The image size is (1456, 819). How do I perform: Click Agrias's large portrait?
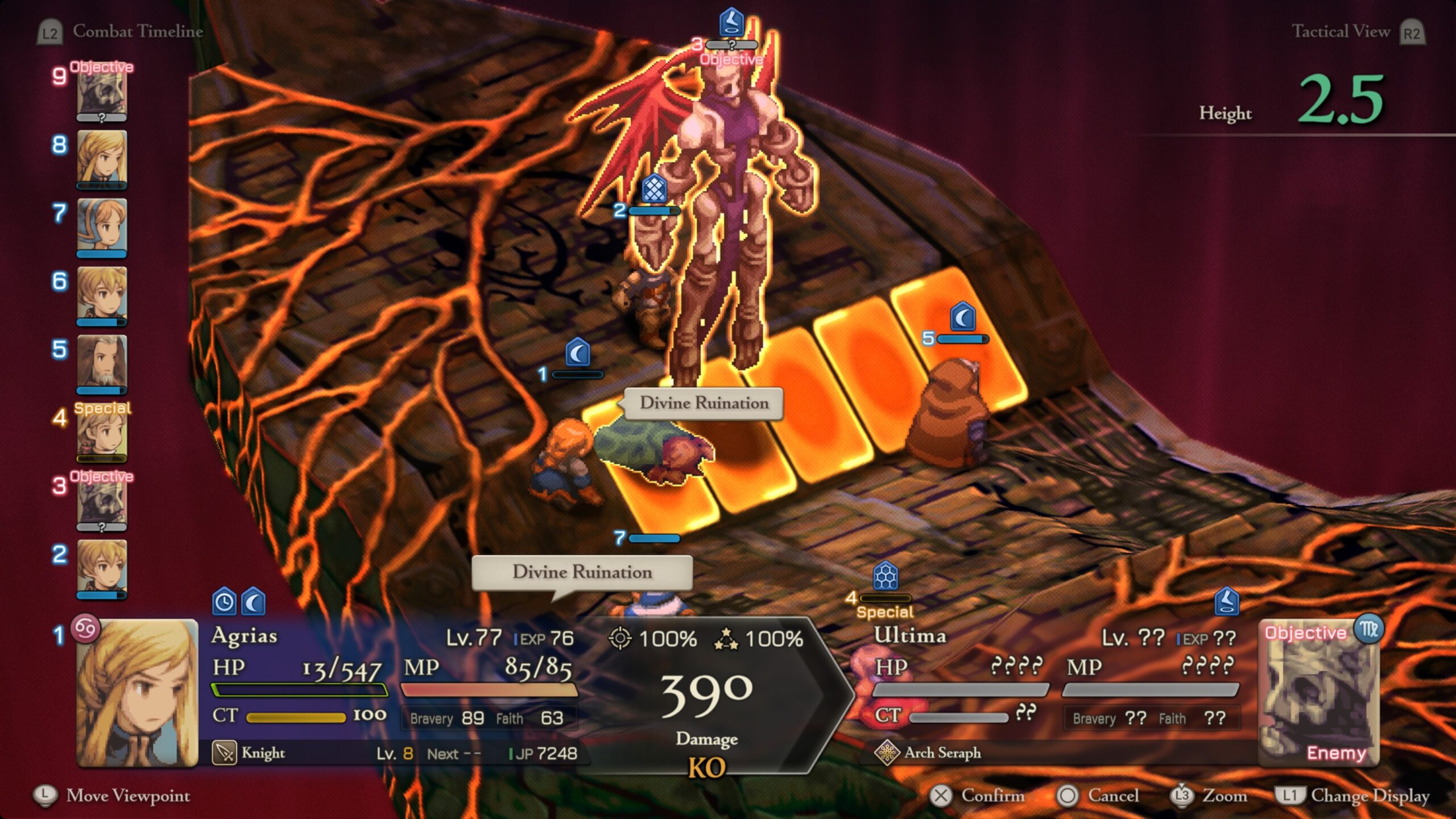tap(138, 693)
